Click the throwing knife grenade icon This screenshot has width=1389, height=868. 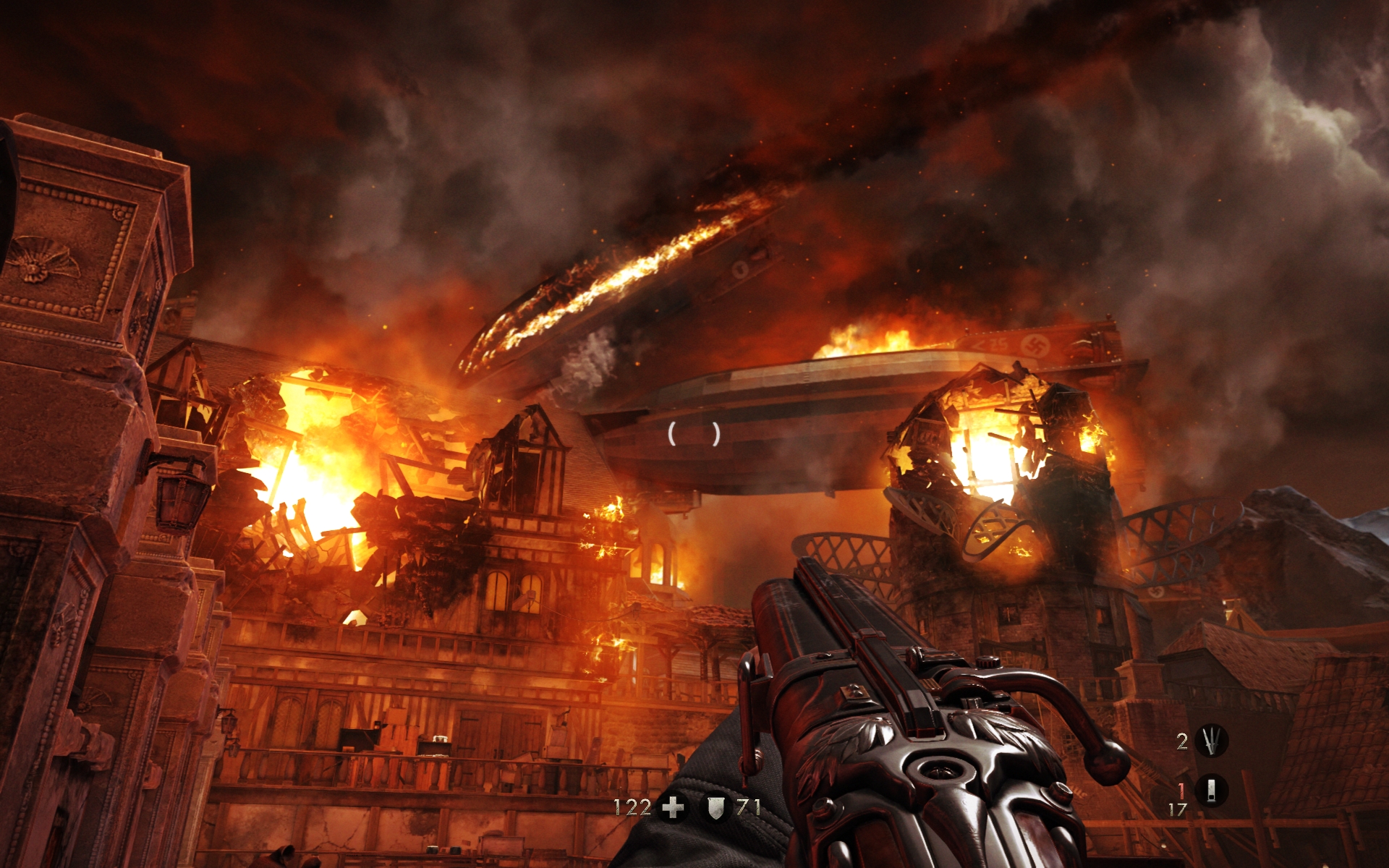(x=1212, y=740)
